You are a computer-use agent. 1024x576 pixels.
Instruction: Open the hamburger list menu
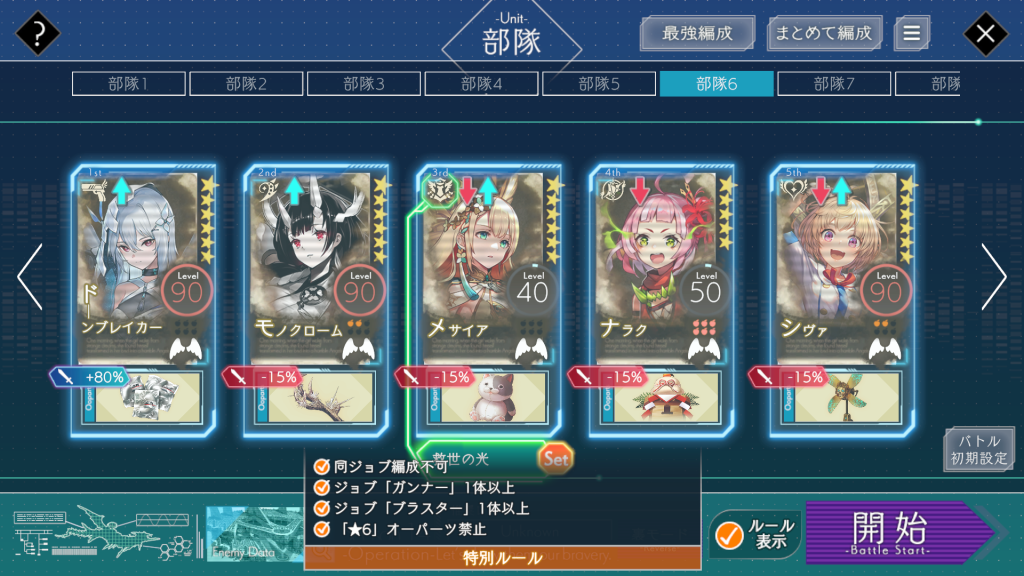tap(911, 33)
